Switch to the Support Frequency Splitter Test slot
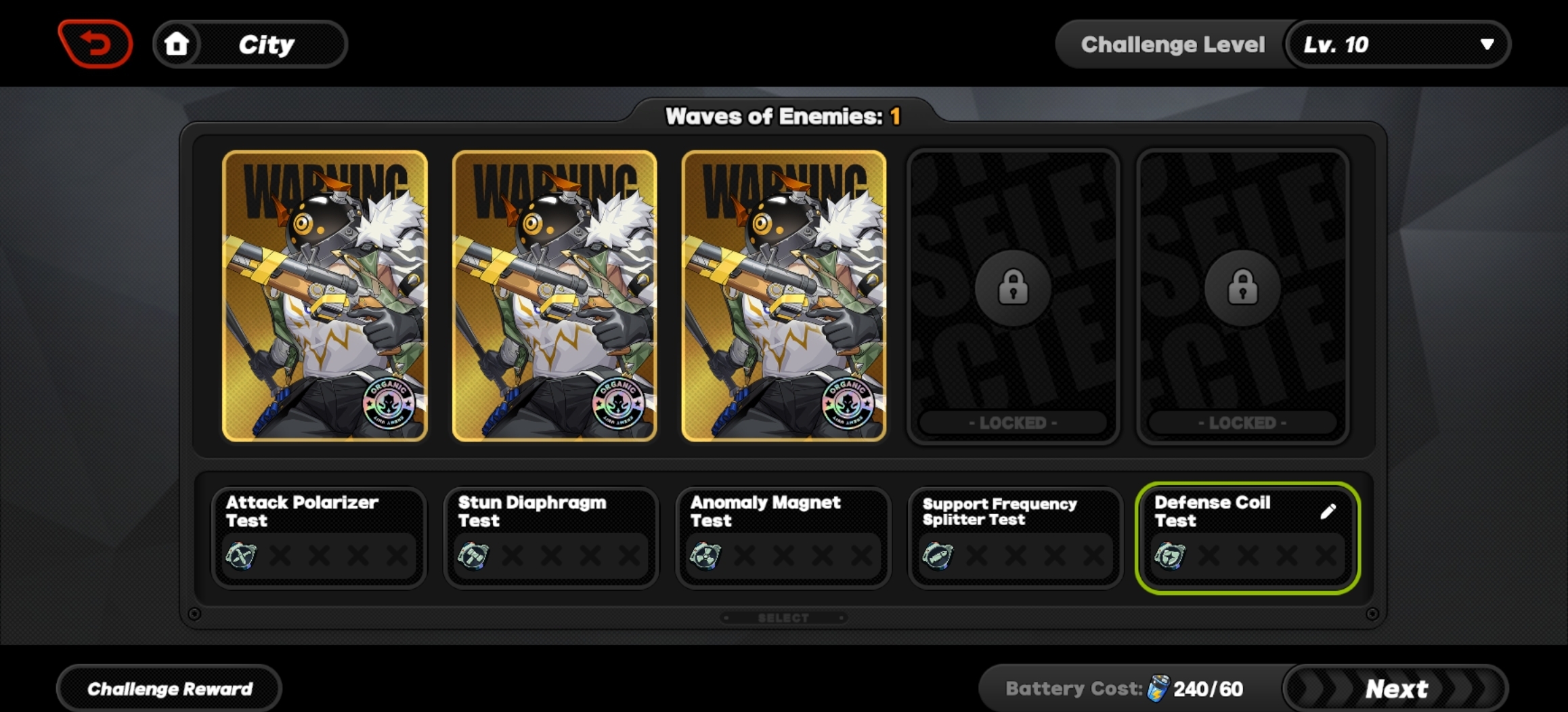Screen dimensions: 1568x712 coord(1014,539)
